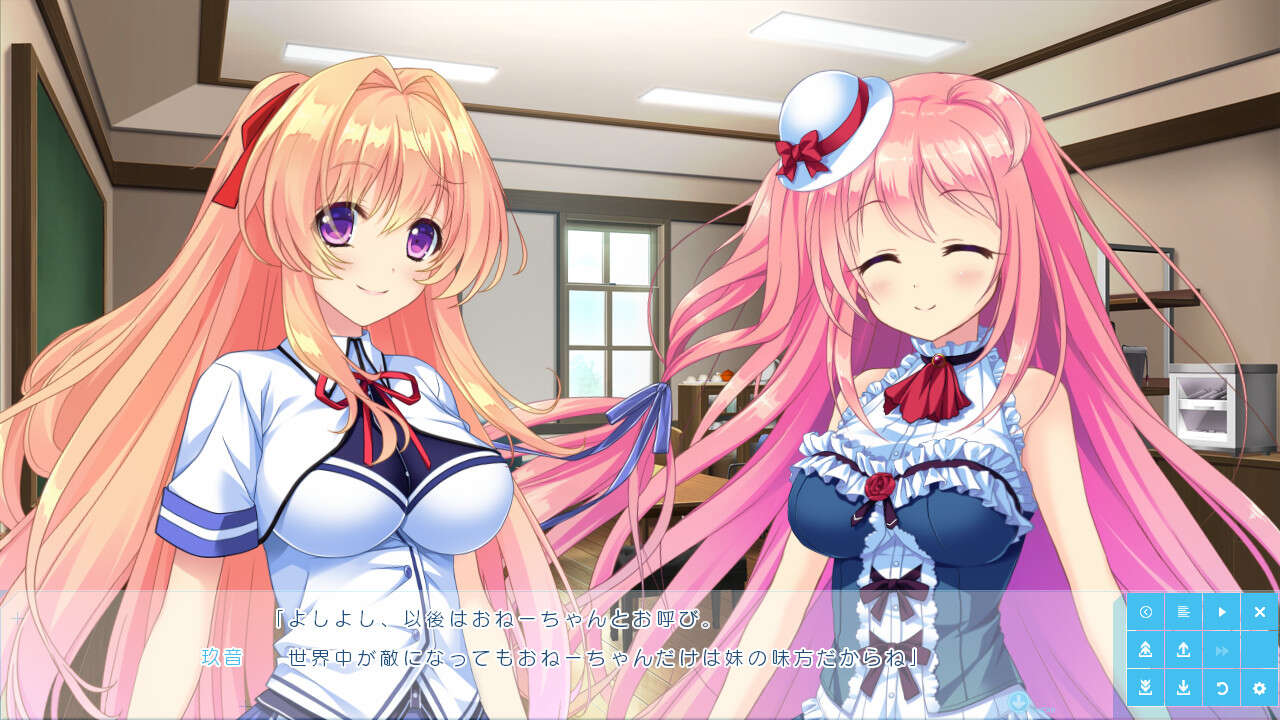This screenshot has height=720, width=1280.
Task: Activate skip fast-forward mode
Action: pos(1222,650)
